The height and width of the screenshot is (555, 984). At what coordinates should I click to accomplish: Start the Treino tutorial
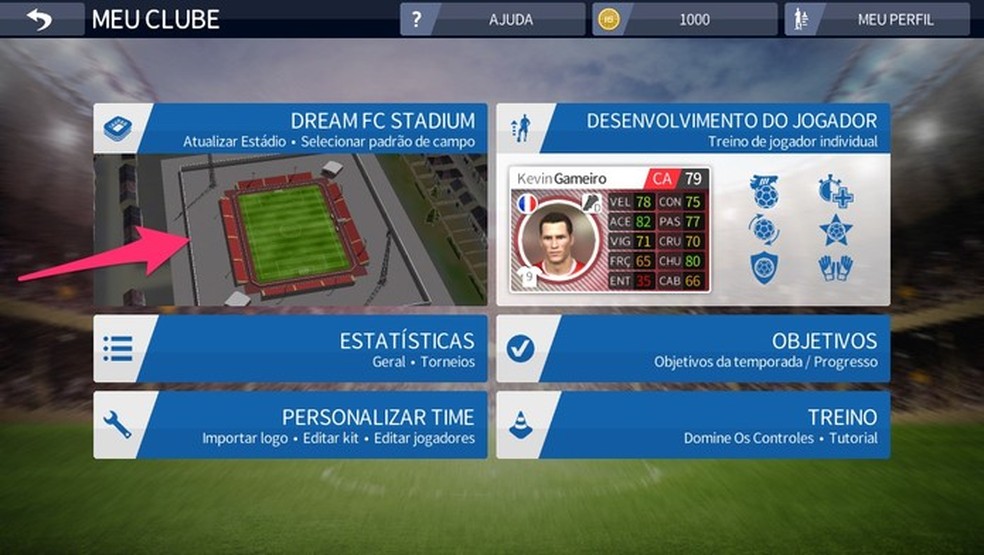693,425
